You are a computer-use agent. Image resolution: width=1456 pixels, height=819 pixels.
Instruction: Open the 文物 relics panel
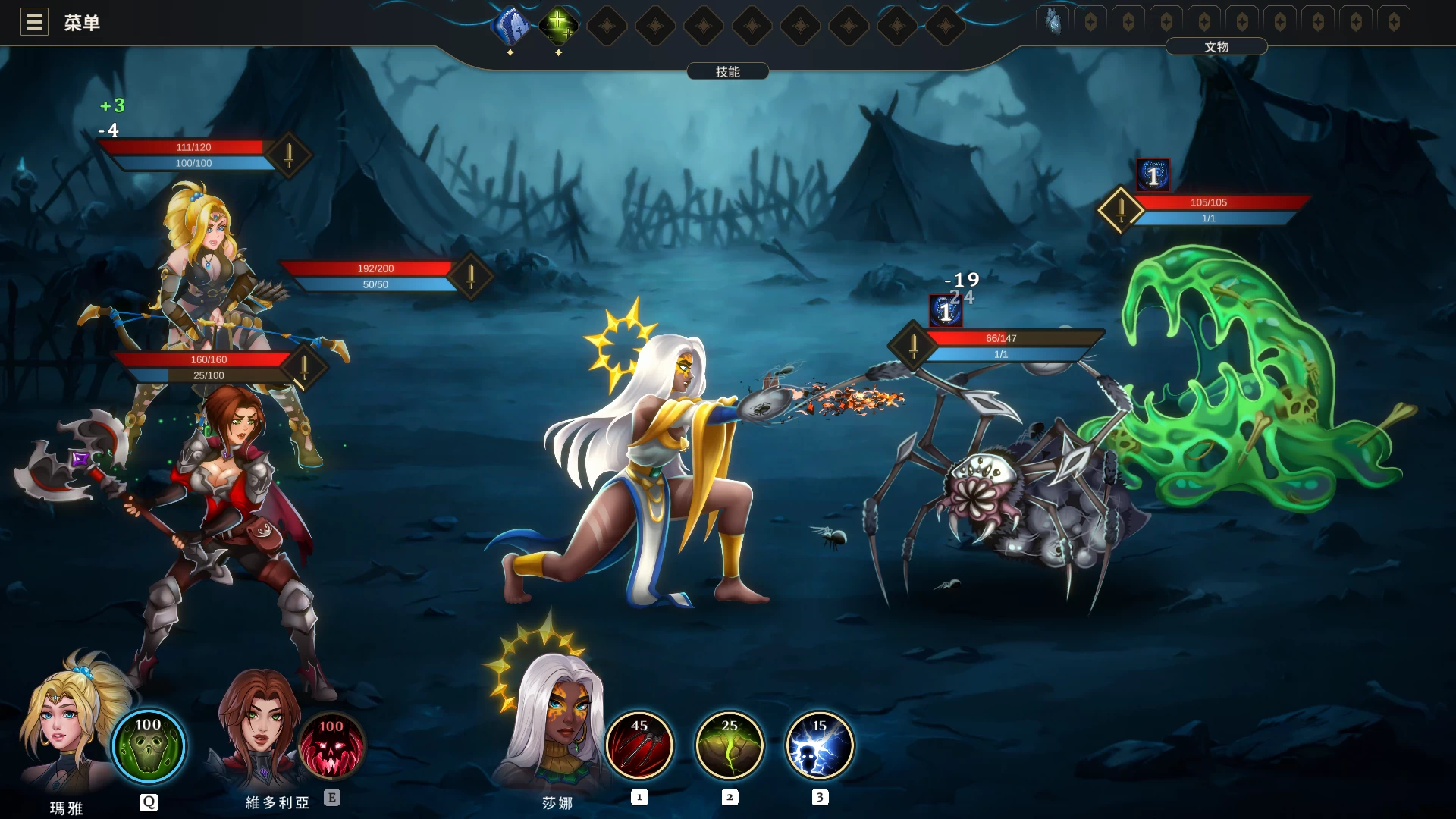[x=1216, y=47]
